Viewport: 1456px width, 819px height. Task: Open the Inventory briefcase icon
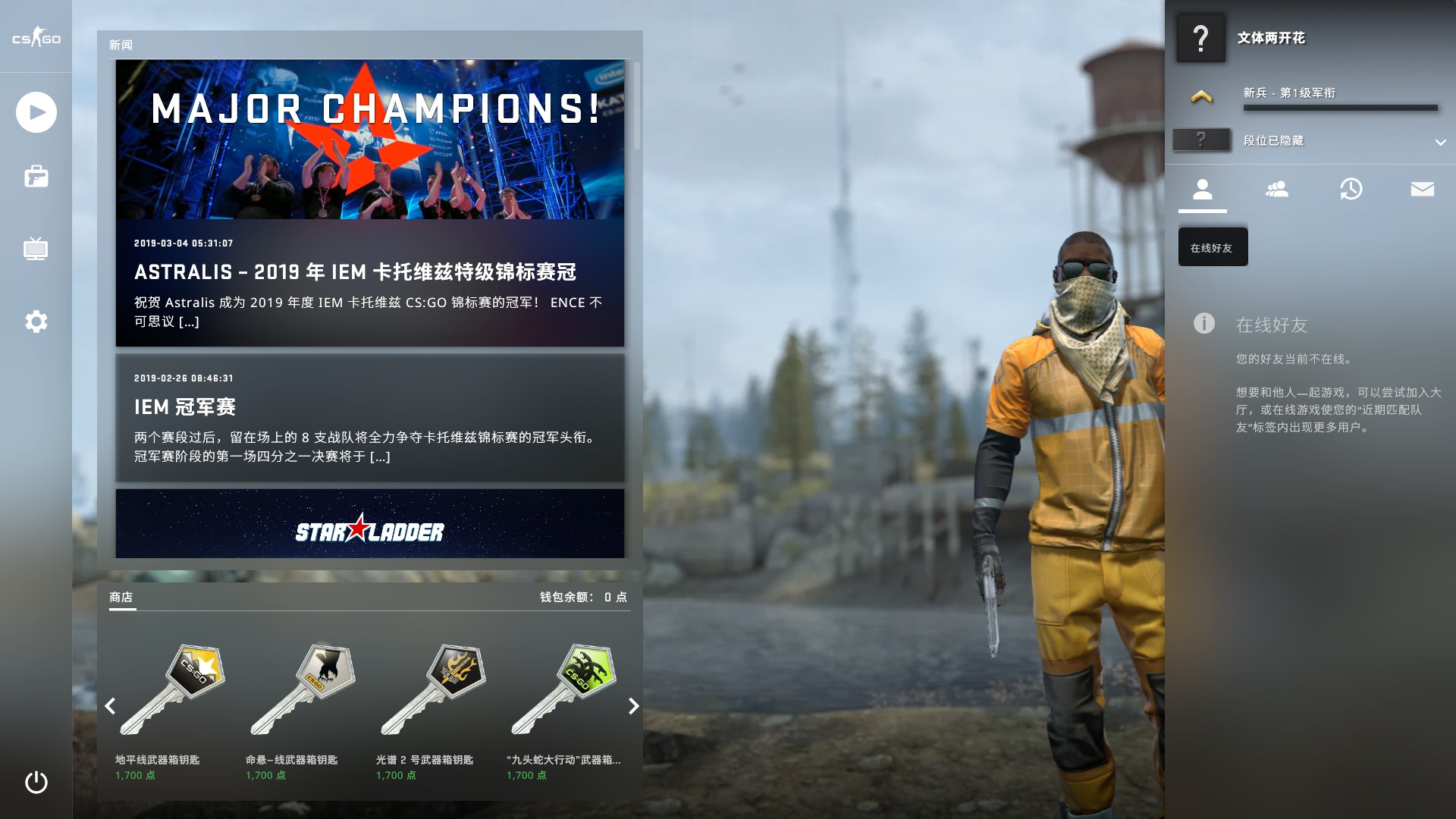pos(36,176)
